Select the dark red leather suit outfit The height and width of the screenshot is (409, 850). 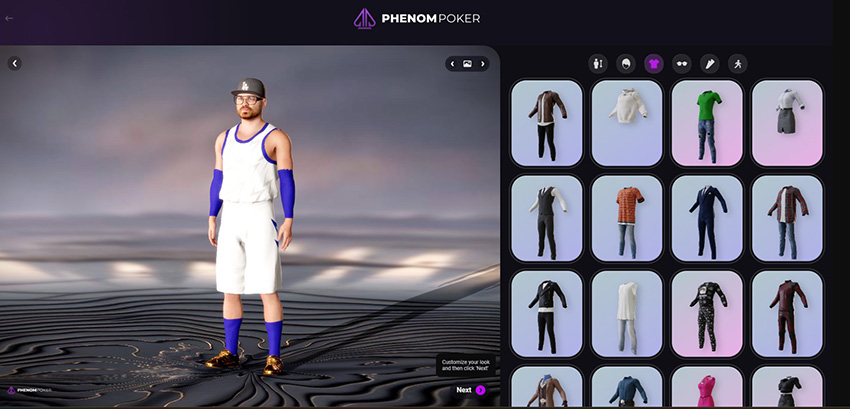787,313
